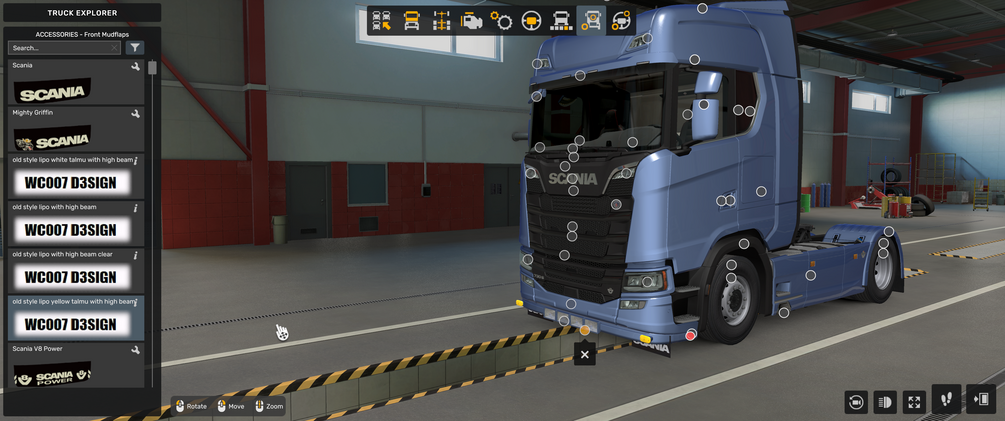The width and height of the screenshot is (1005, 421).
Task: Open the mudflap filter options
Action: click(x=136, y=48)
